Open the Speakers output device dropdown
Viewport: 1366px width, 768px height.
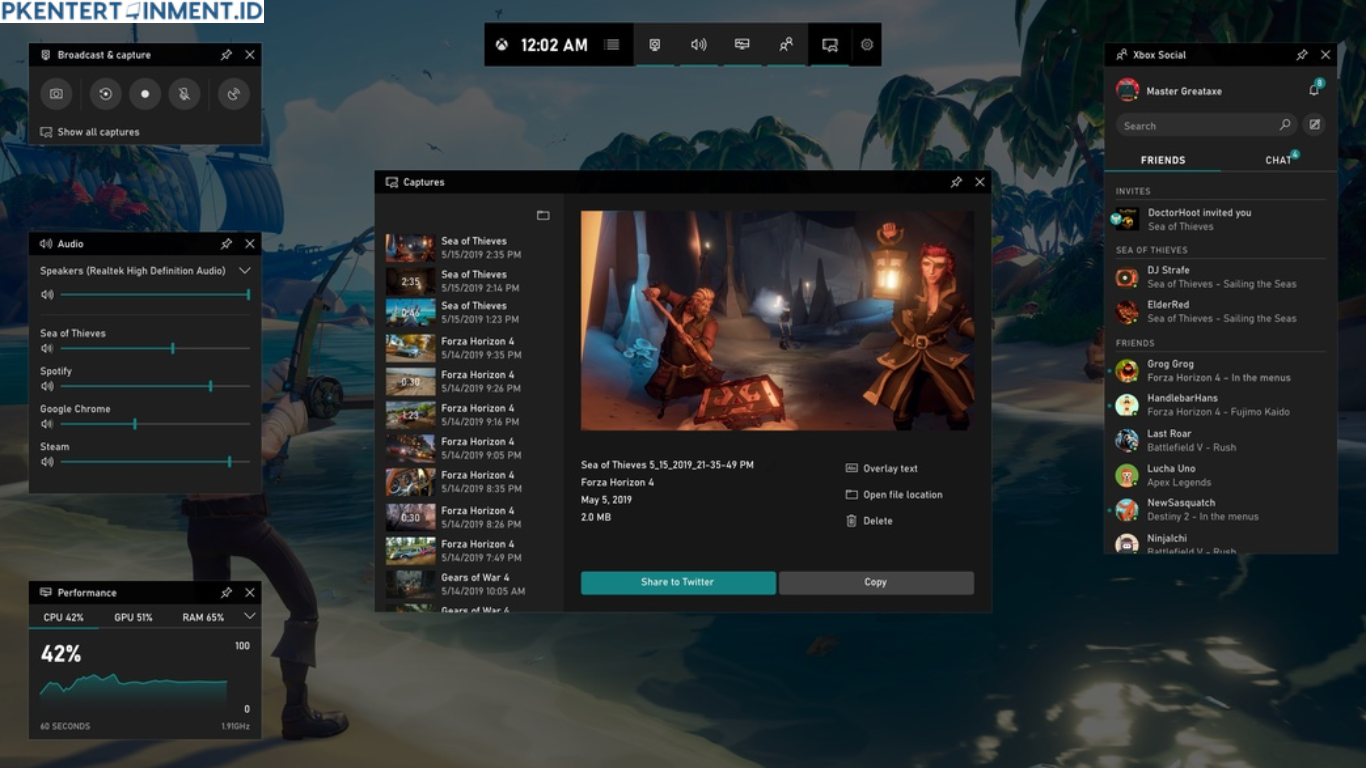[246, 270]
